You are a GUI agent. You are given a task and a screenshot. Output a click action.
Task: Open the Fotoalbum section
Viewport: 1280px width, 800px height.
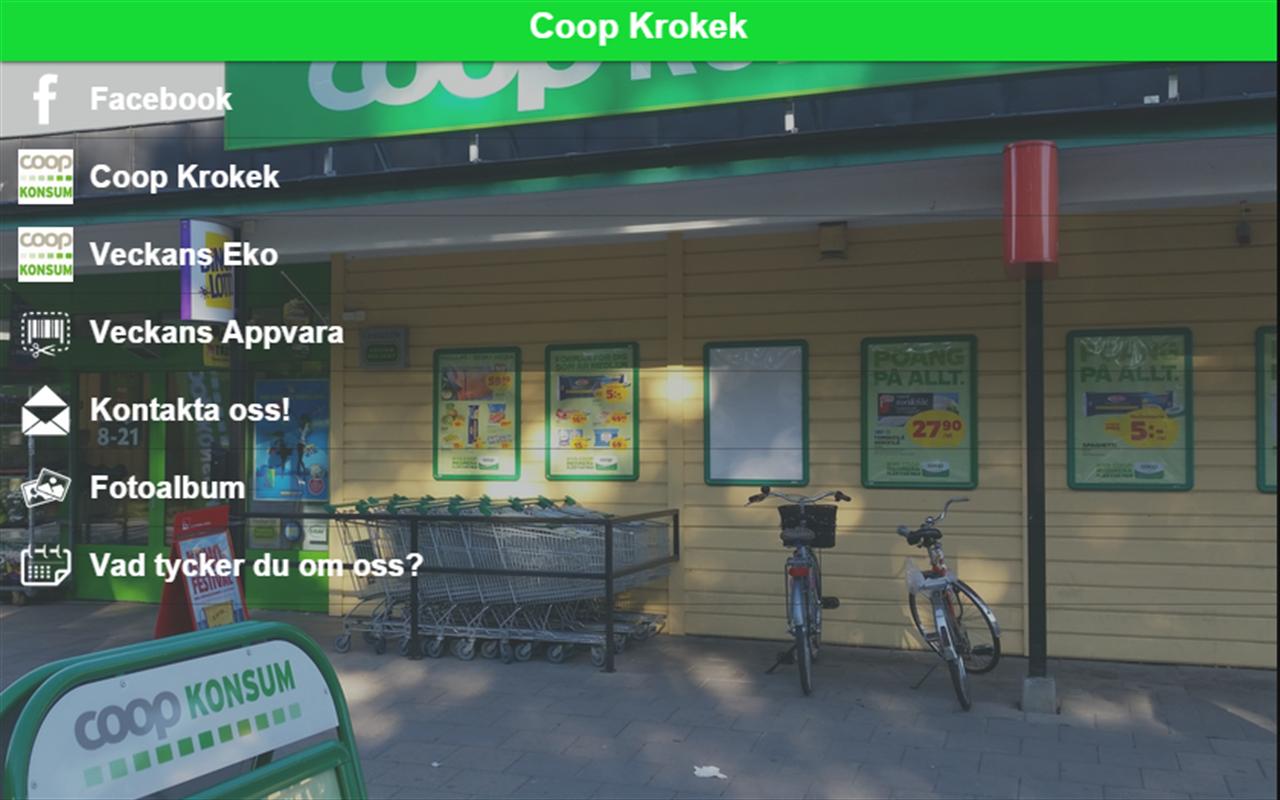[165, 487]
